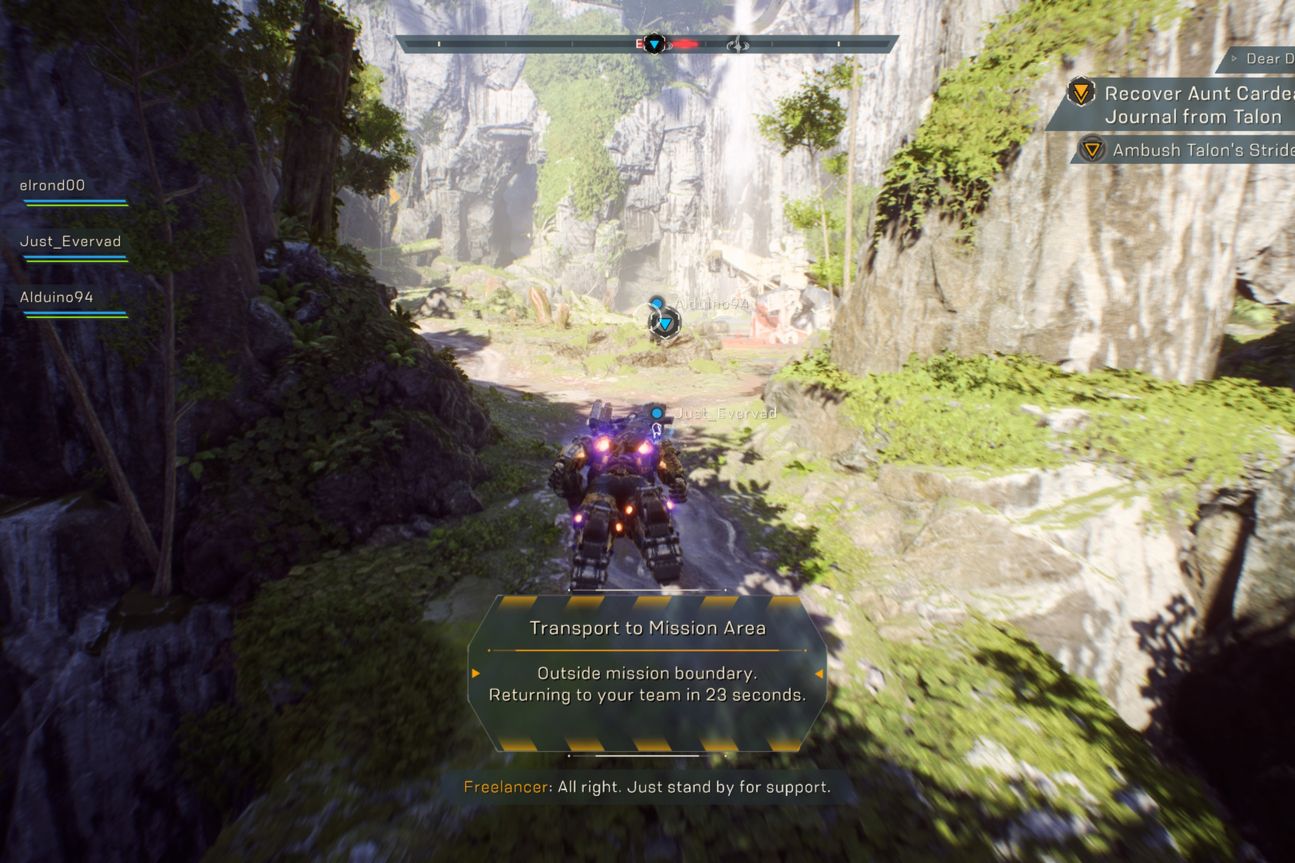Select Just_Evervad in the squad list
This screenshot has width=1295, height=863.
tap(70, 242)
